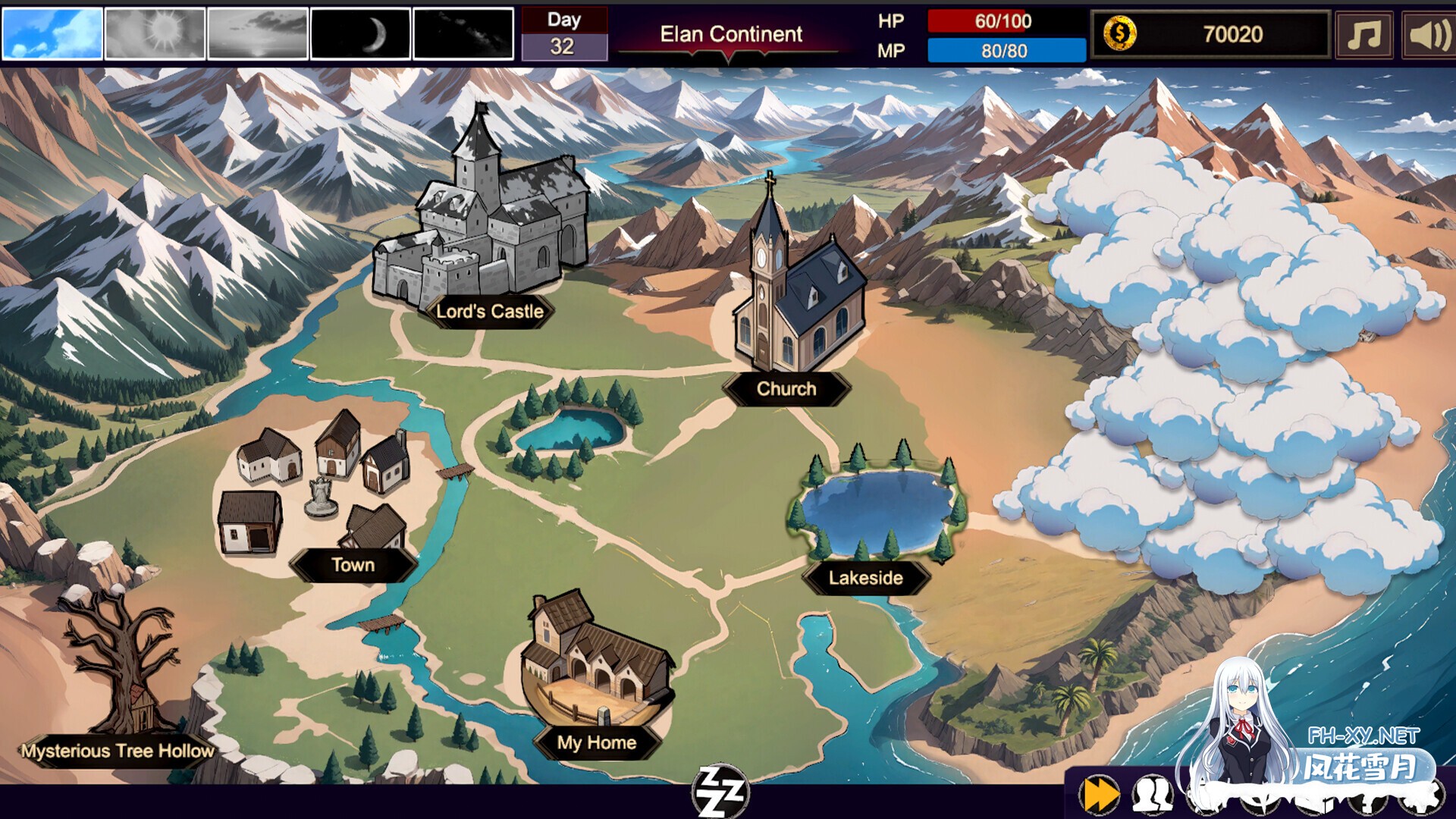1456x819 pixels.
Task: Activate the yellow fast-forward button
Action: (x=1100, y=795)
